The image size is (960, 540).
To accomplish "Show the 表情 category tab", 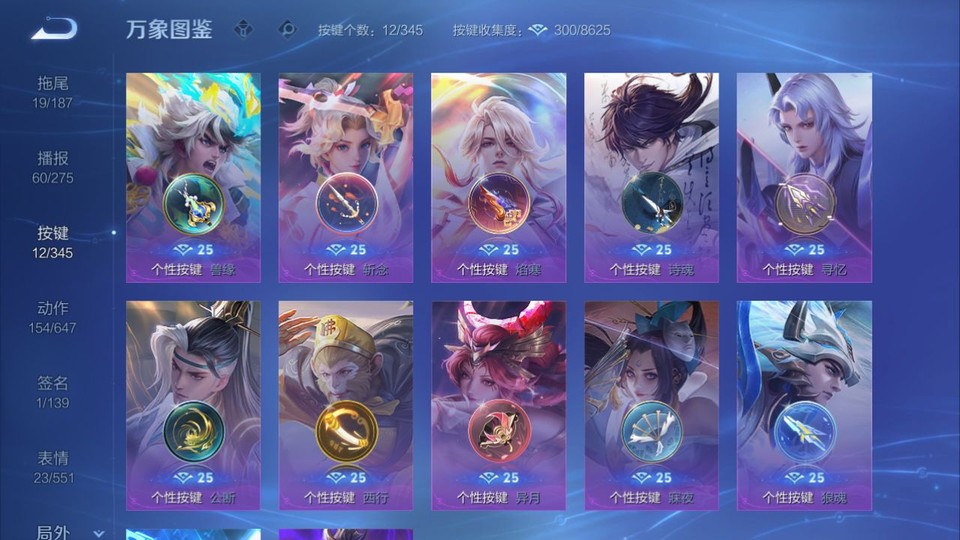I will click(x=54, y=466).
